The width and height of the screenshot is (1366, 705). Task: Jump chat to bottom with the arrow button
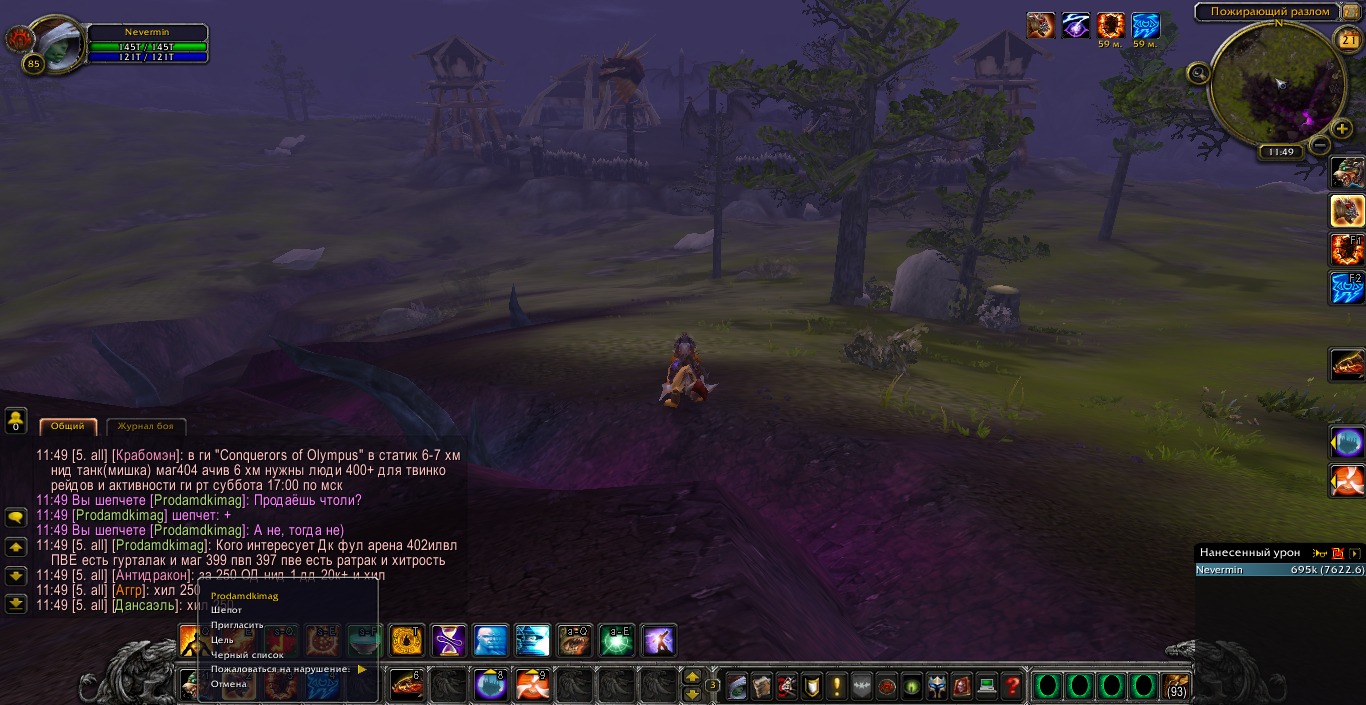pos(16,603)
